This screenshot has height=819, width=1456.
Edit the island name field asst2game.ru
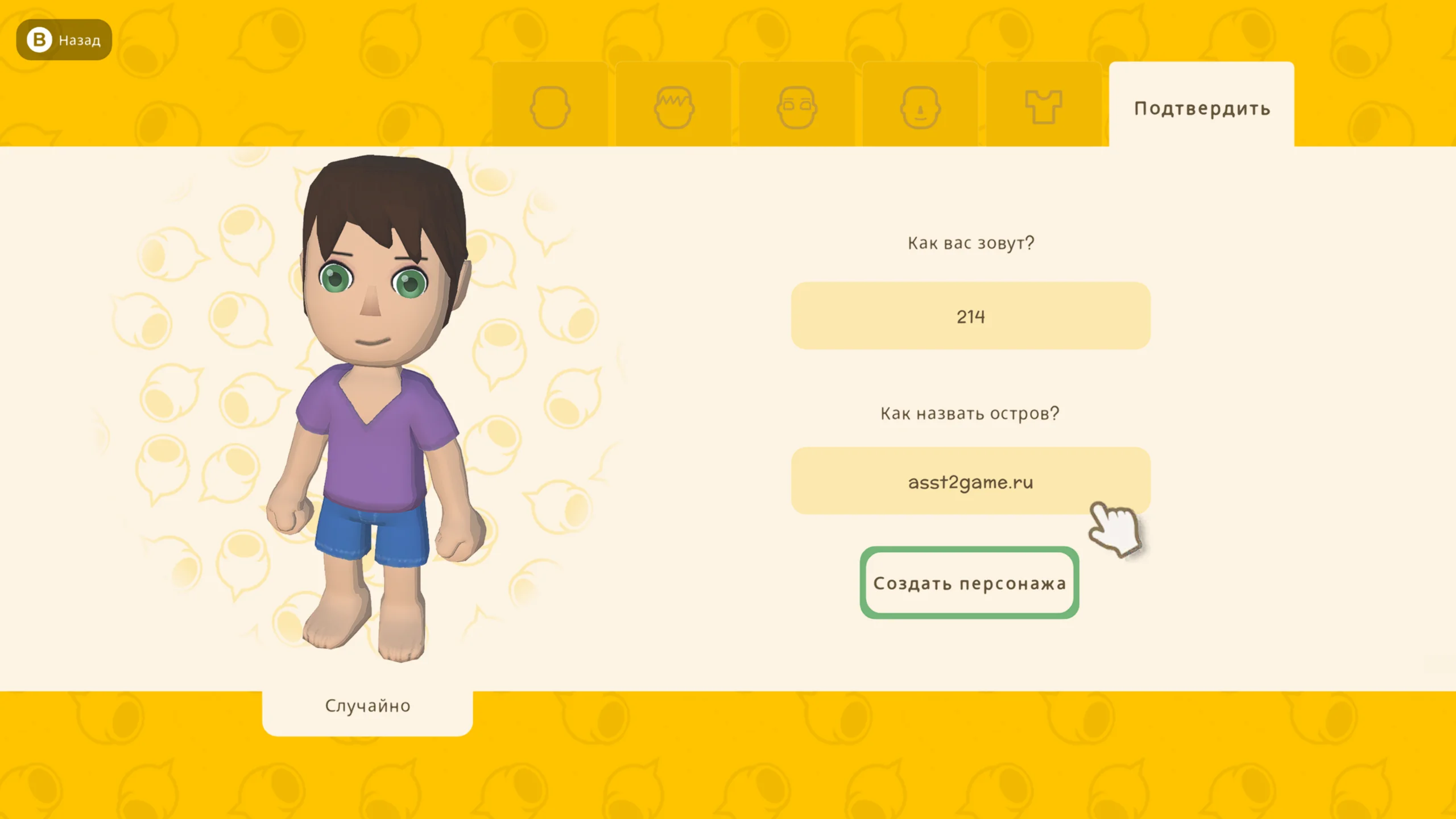[x=970, y=482]
